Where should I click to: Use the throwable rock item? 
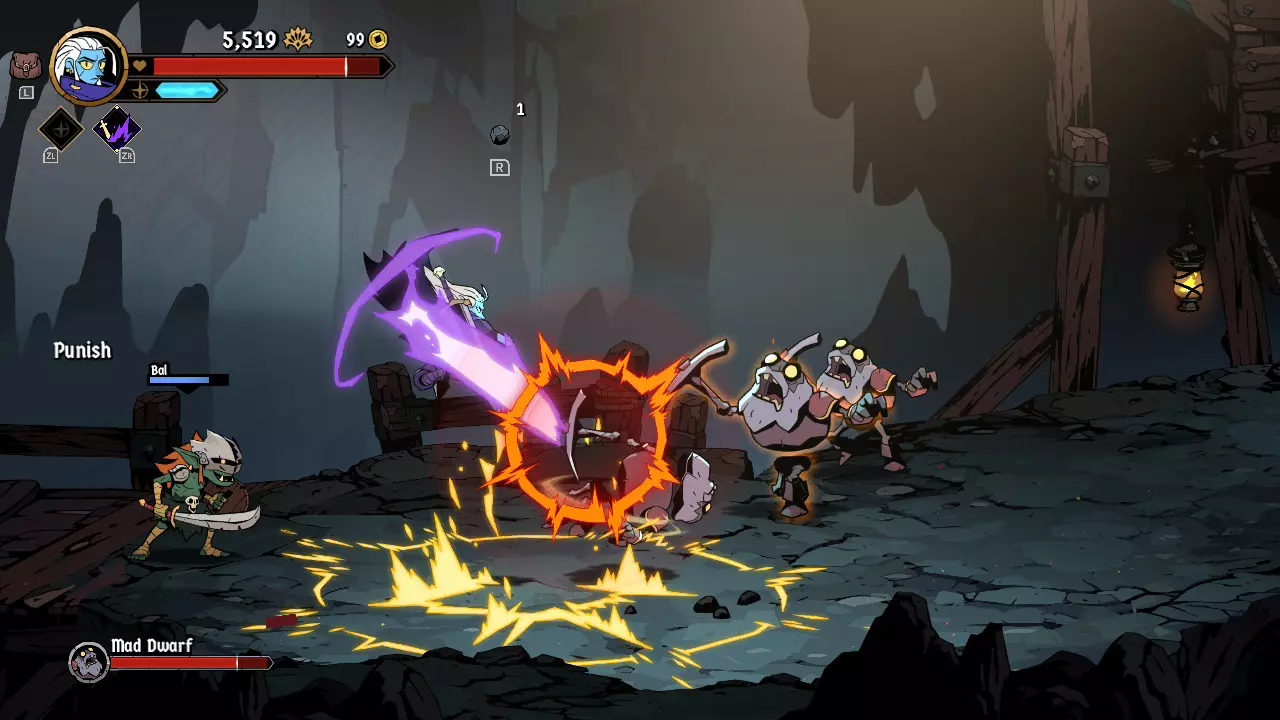pyautogui.click(x=500, y=135)
